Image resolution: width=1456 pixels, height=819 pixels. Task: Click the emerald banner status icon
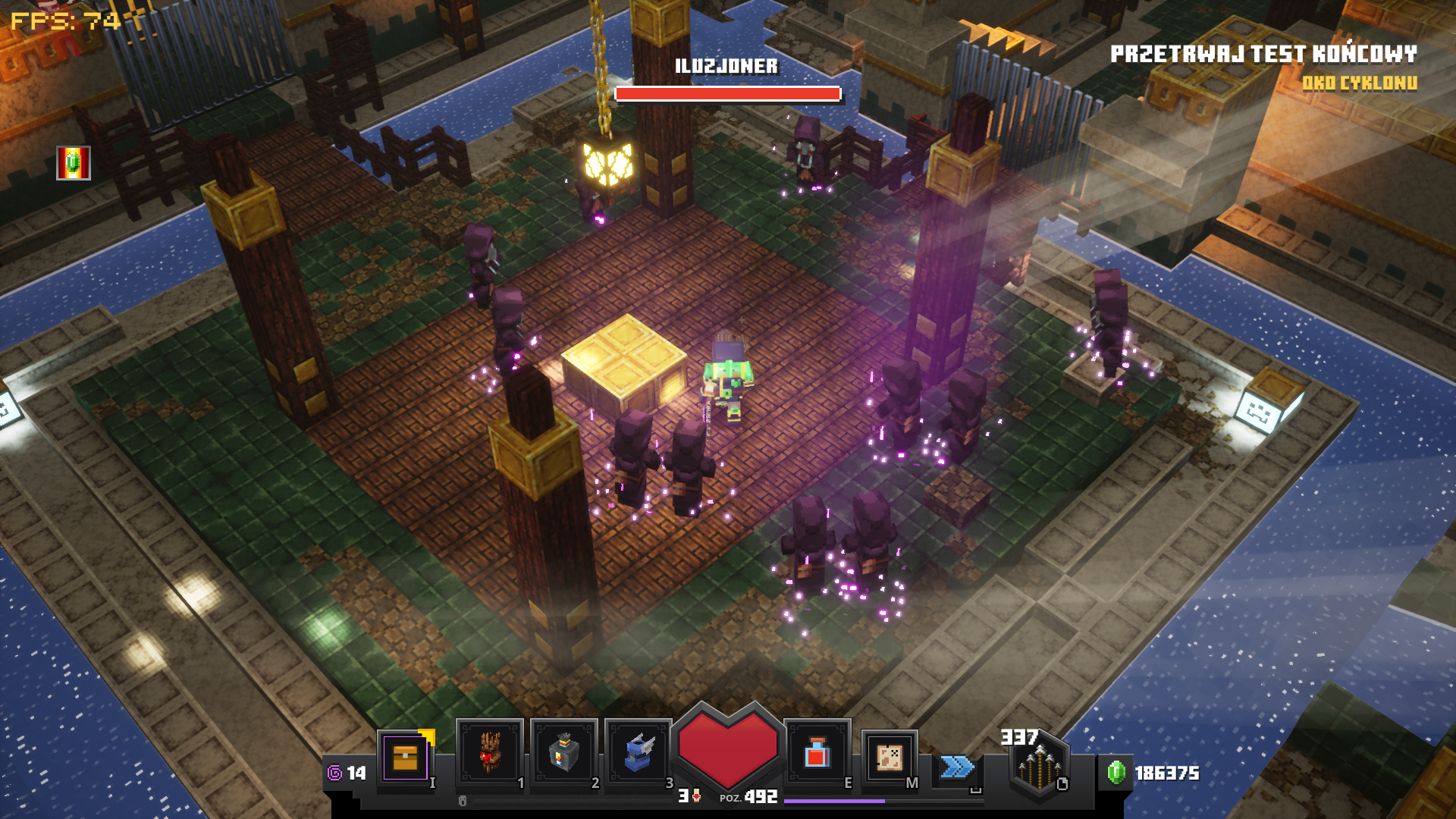pos(74,163)
